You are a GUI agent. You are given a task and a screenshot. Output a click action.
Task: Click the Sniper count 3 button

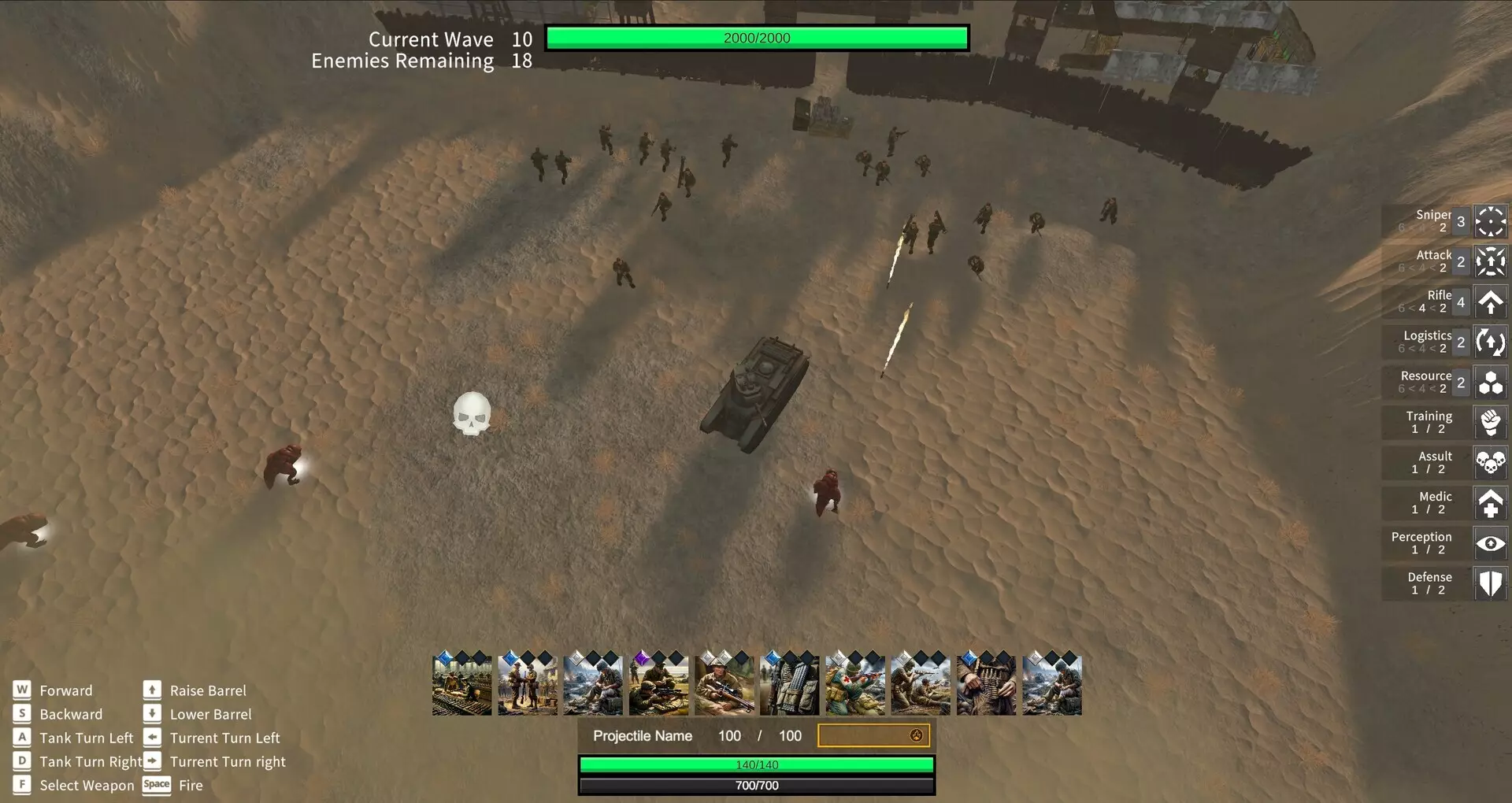point(1461,221)
